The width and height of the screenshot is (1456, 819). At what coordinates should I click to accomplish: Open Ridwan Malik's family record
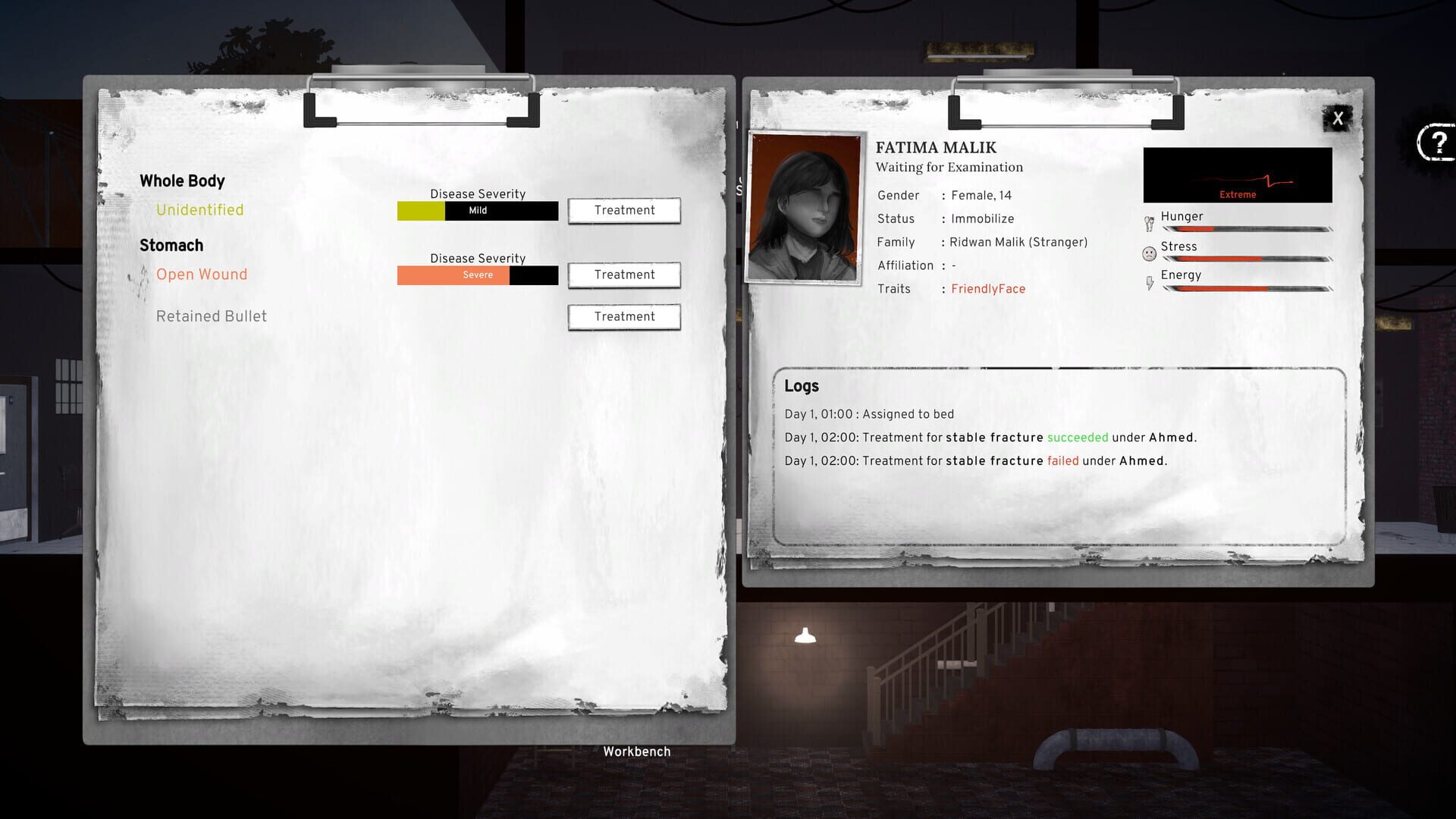pyautogui.click(x=1019, y=242)
